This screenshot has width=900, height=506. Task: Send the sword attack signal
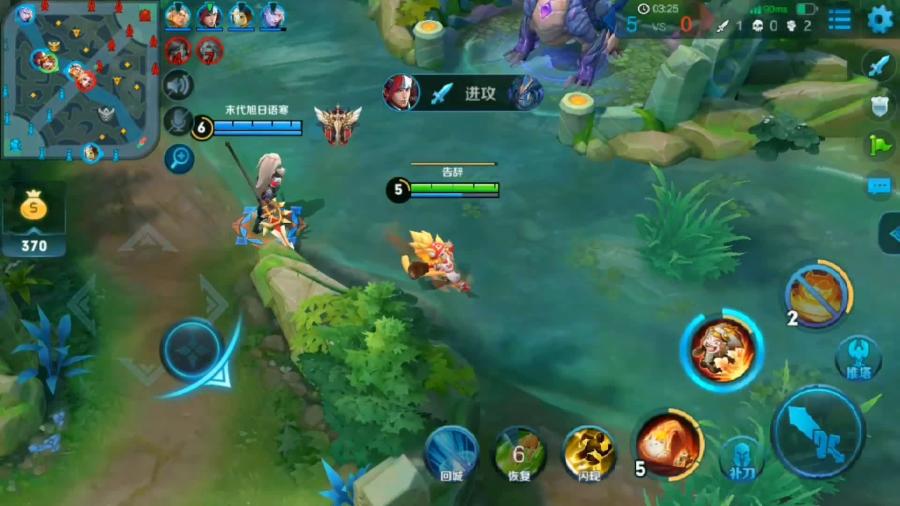point(878,66)
